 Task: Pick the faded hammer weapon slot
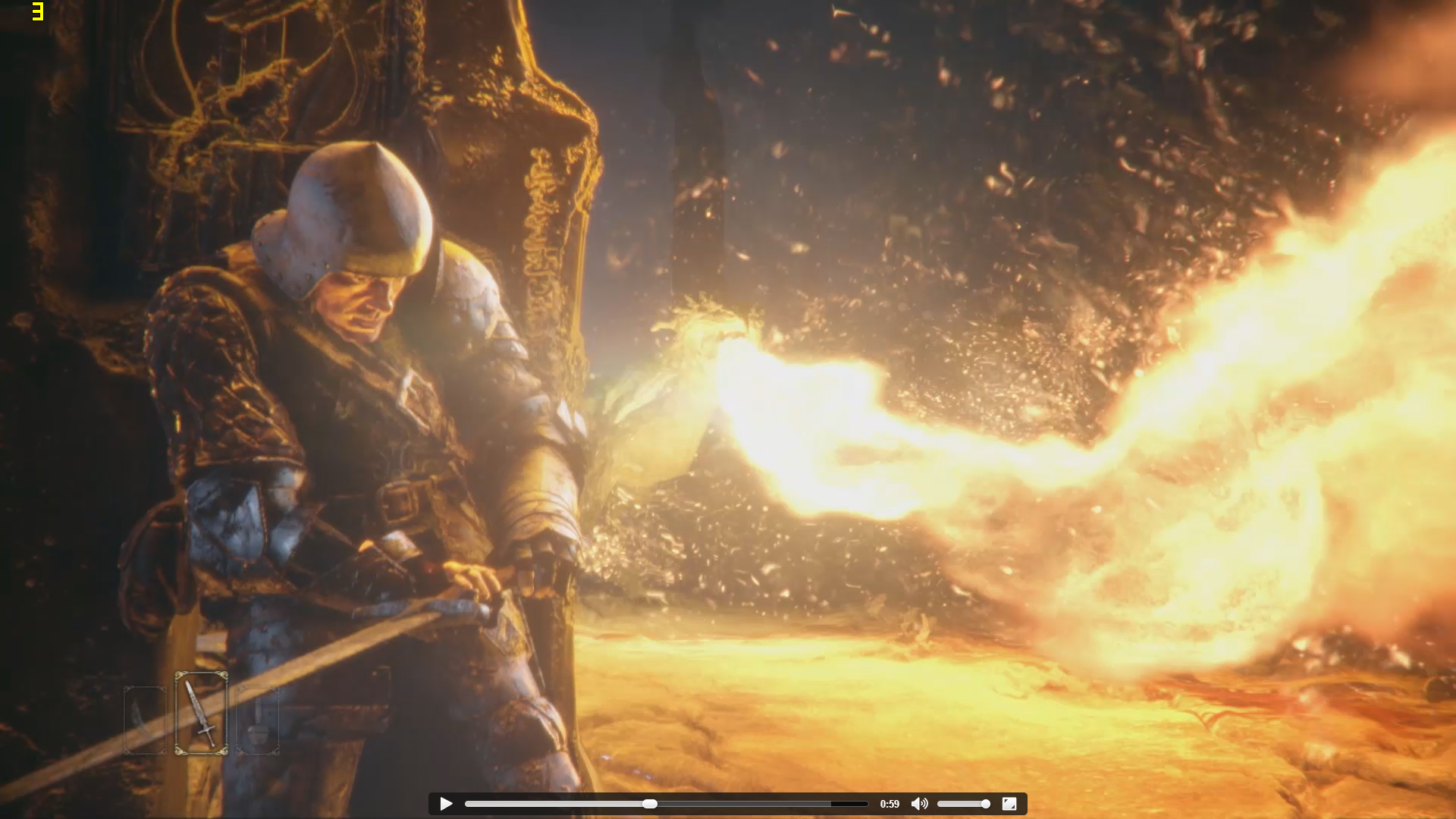(258, 720)
